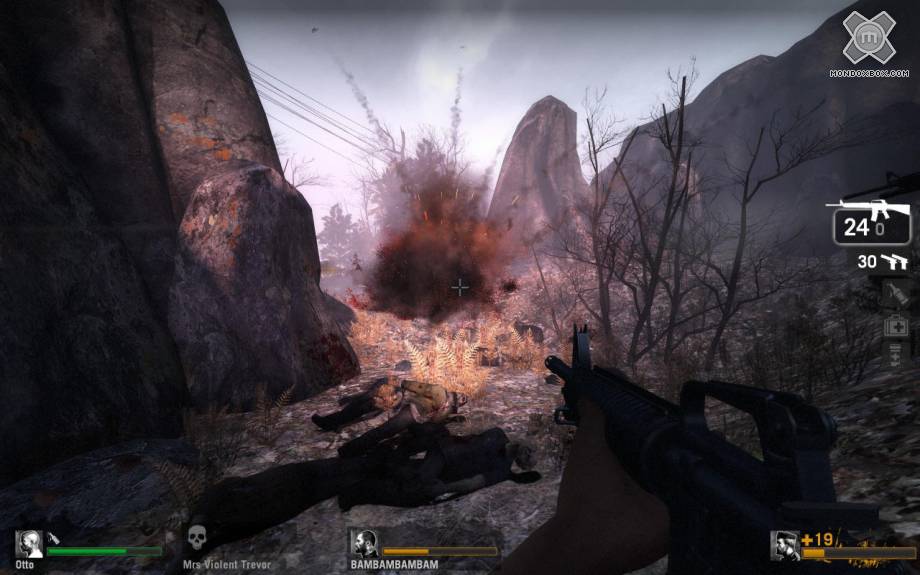Select the Molotov bottle slot
Viewport: 920px width, 575px height.
pos(896,293)
